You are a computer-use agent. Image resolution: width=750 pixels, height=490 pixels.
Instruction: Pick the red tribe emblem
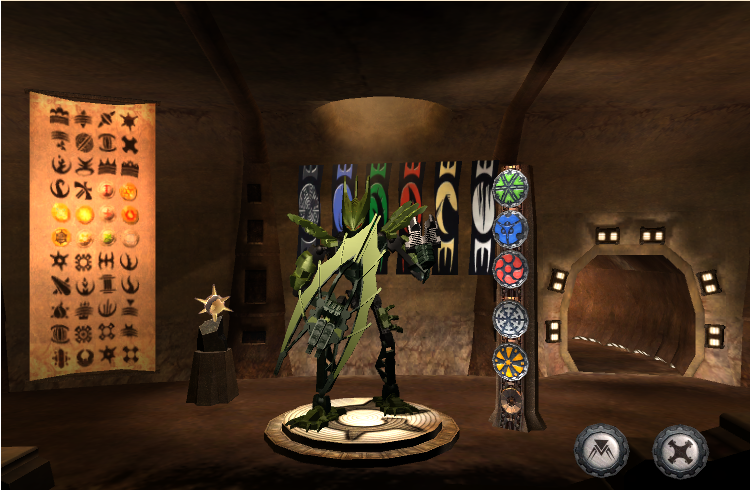pos(510,269)
